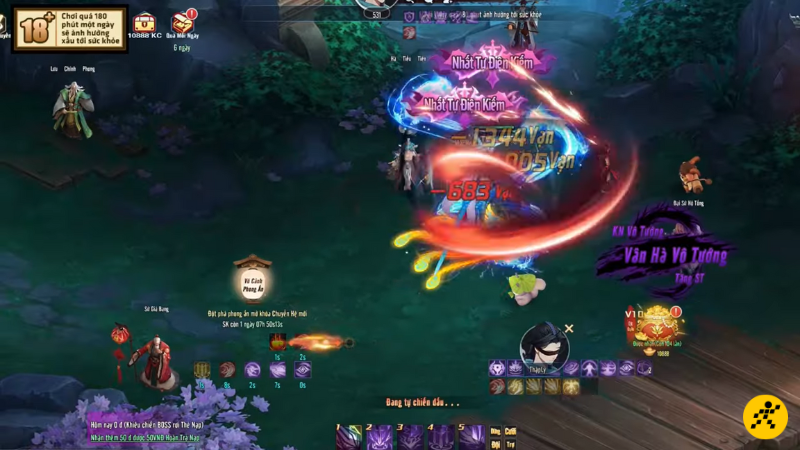
Task: Activate skill slot number 1
Action: coord(348,436)
